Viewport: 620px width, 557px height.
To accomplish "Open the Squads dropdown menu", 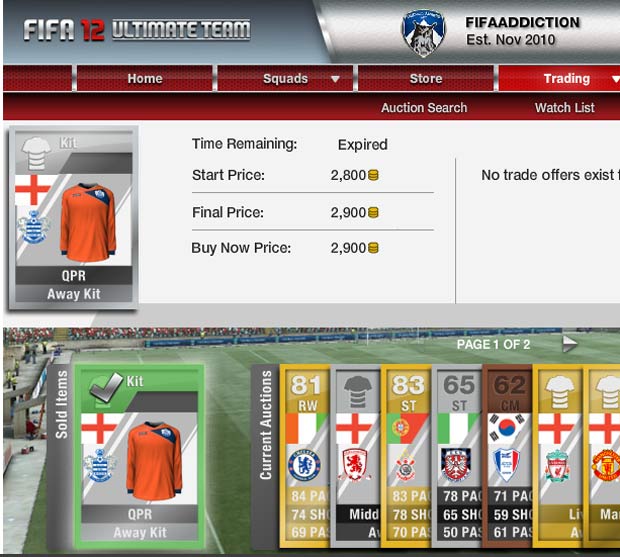I will 285,79.
